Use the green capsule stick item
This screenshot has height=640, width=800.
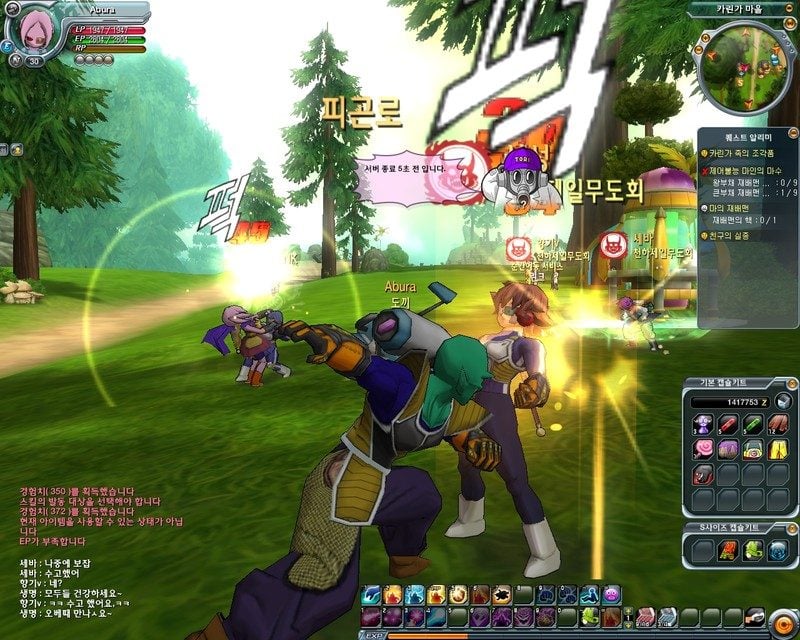[x=752, y=425]
